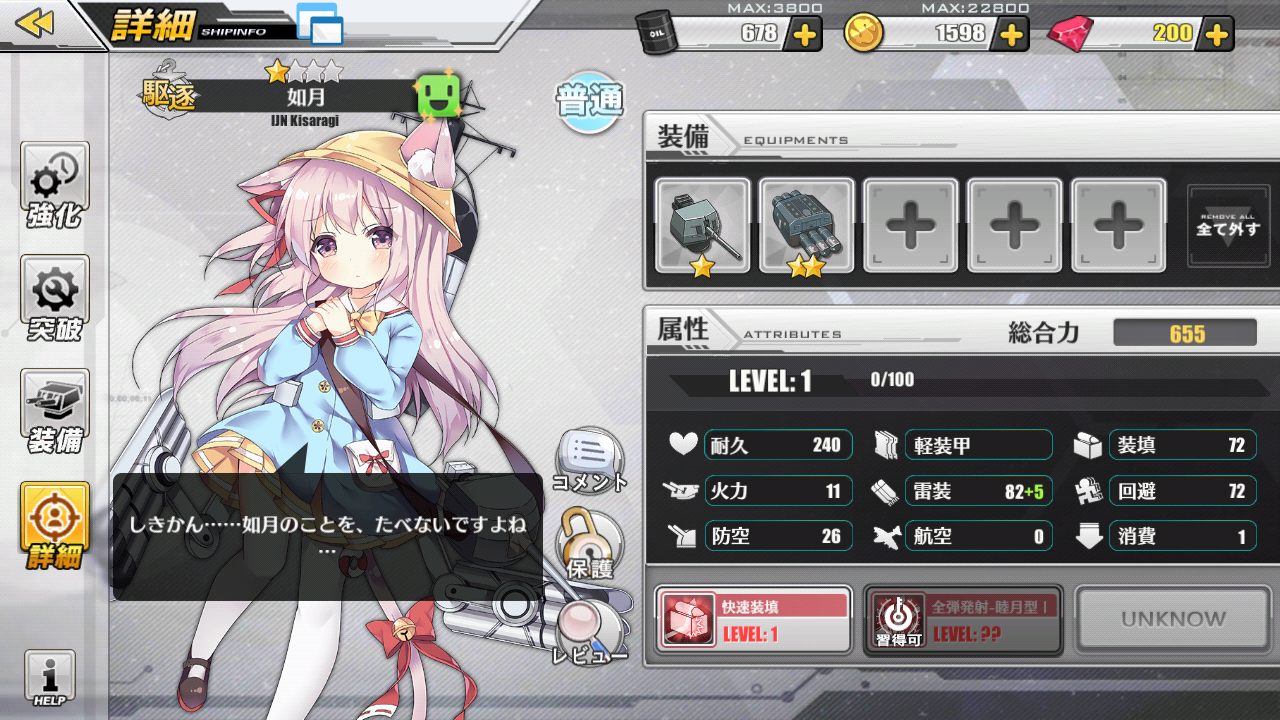Viewport: 1280px width, 720px height.
Task: Buy more red gems with plus button
Action: 1217,34
